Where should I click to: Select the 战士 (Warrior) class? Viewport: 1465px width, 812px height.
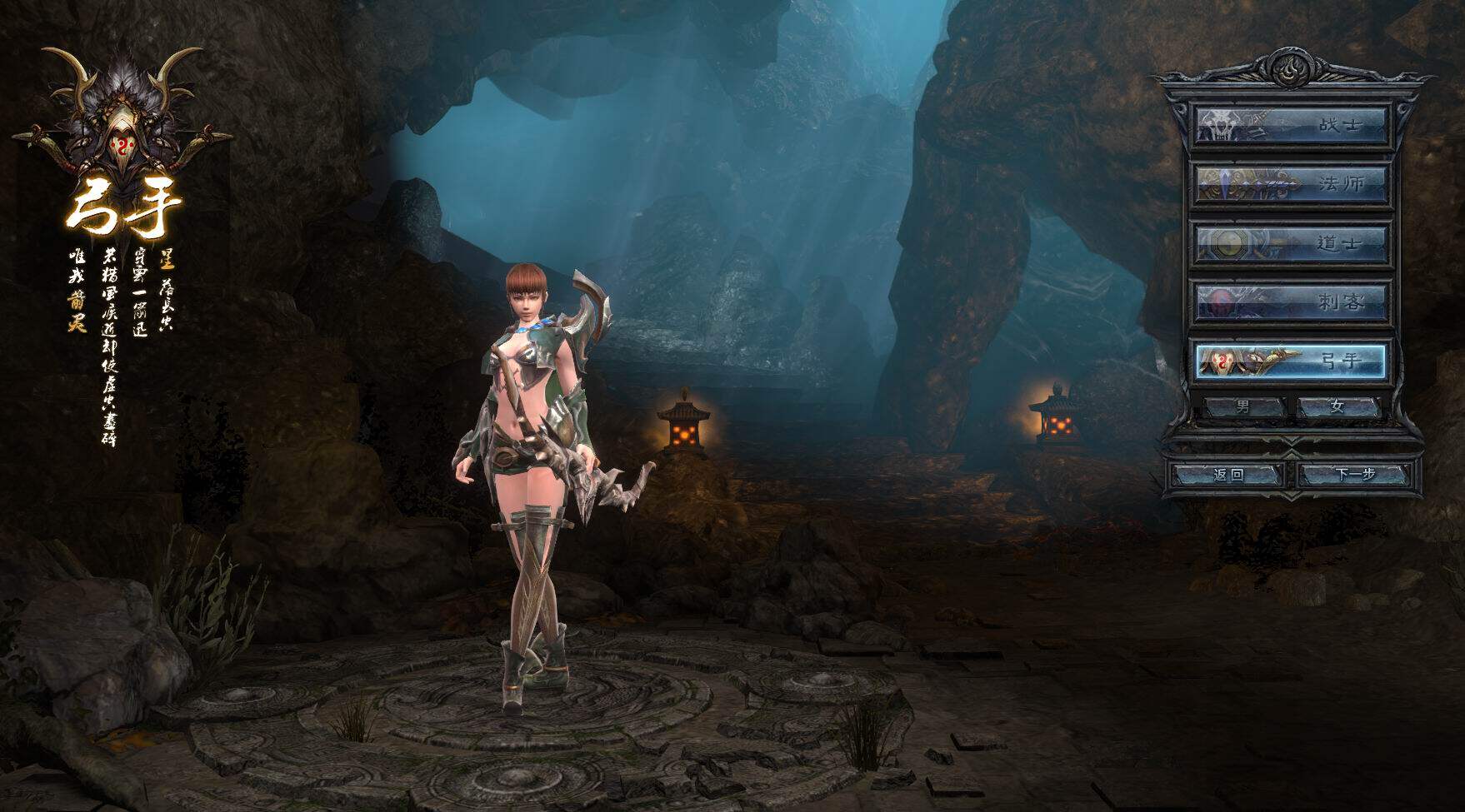pos(1291,125)
